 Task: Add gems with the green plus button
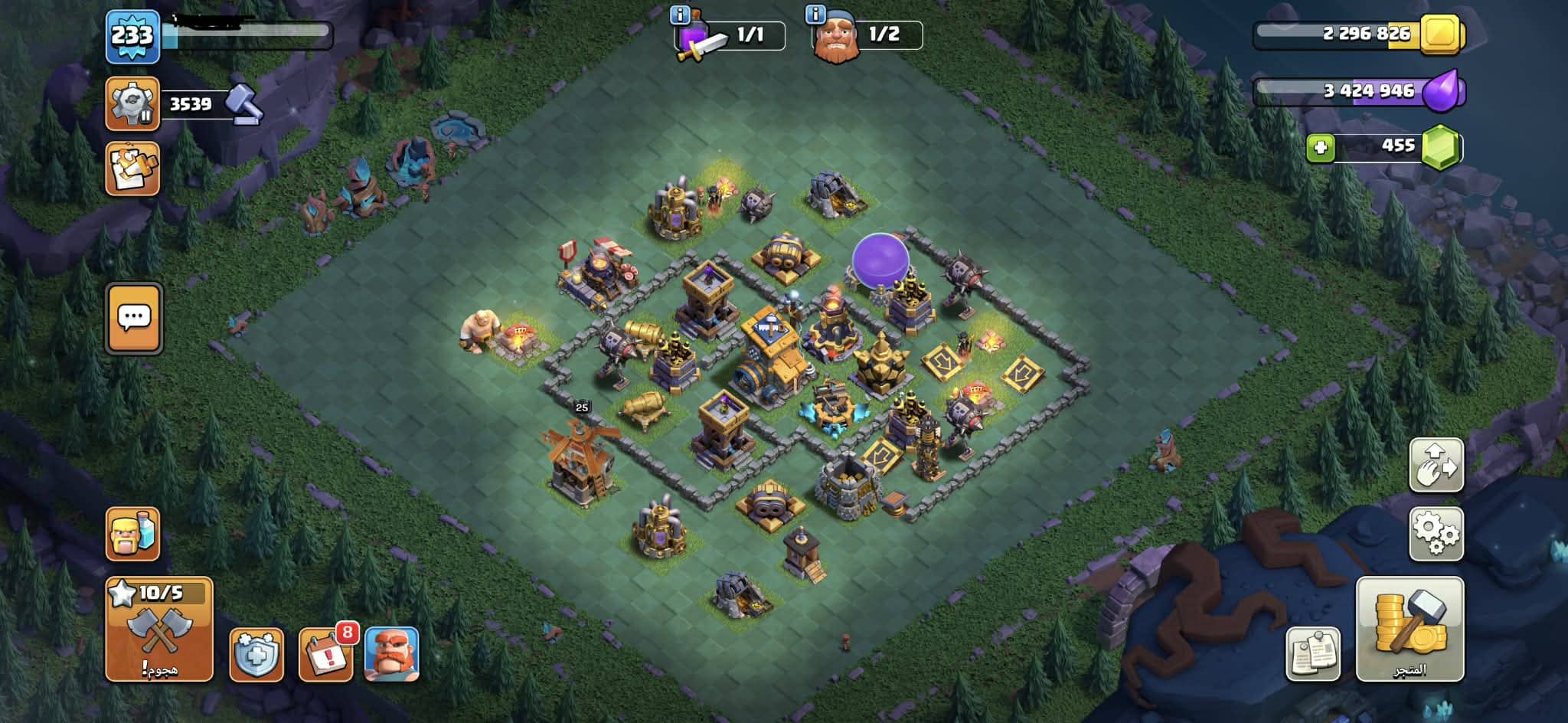tap(1320, 148)
